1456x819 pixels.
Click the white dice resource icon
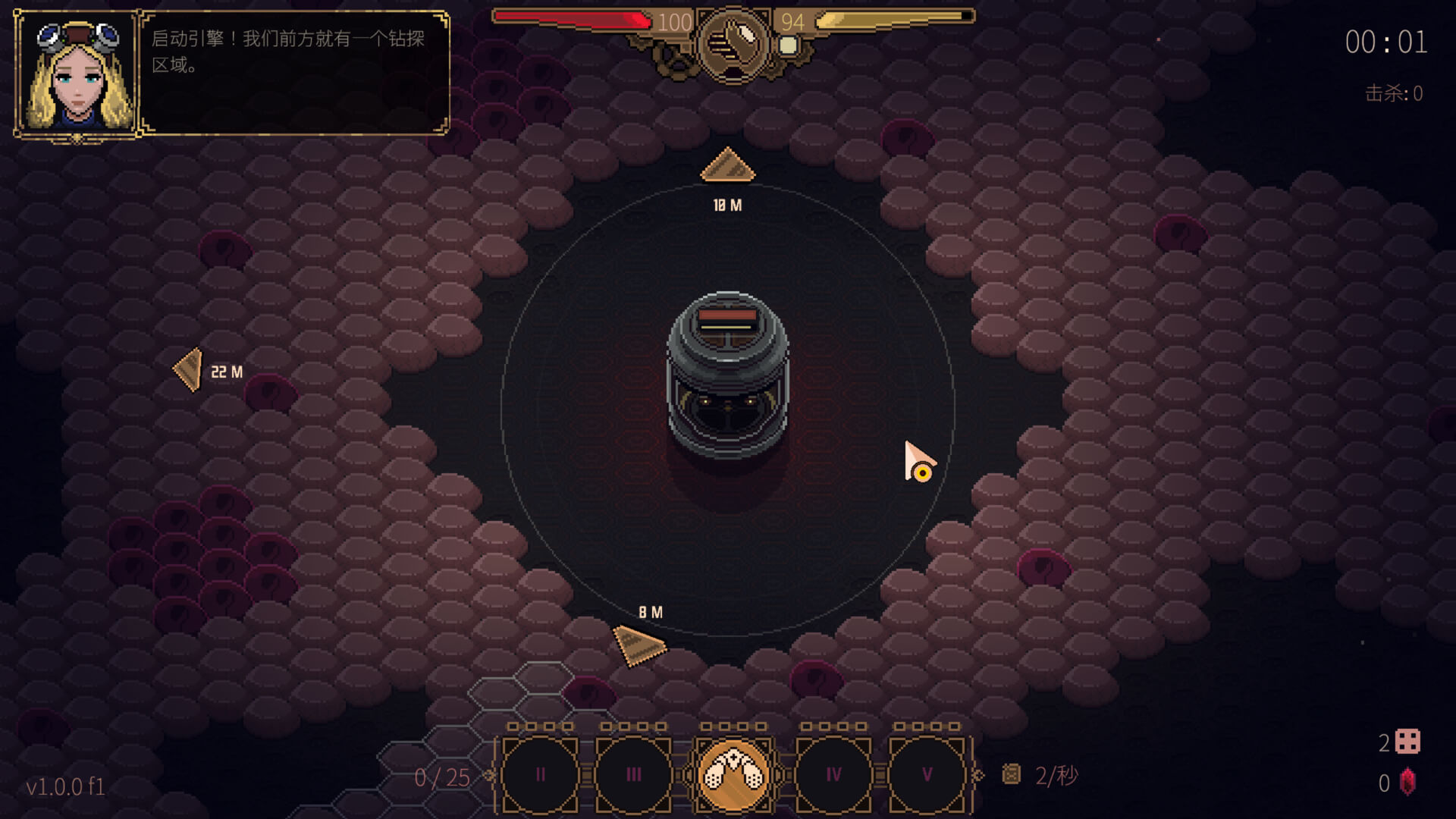coord(1407,742)
